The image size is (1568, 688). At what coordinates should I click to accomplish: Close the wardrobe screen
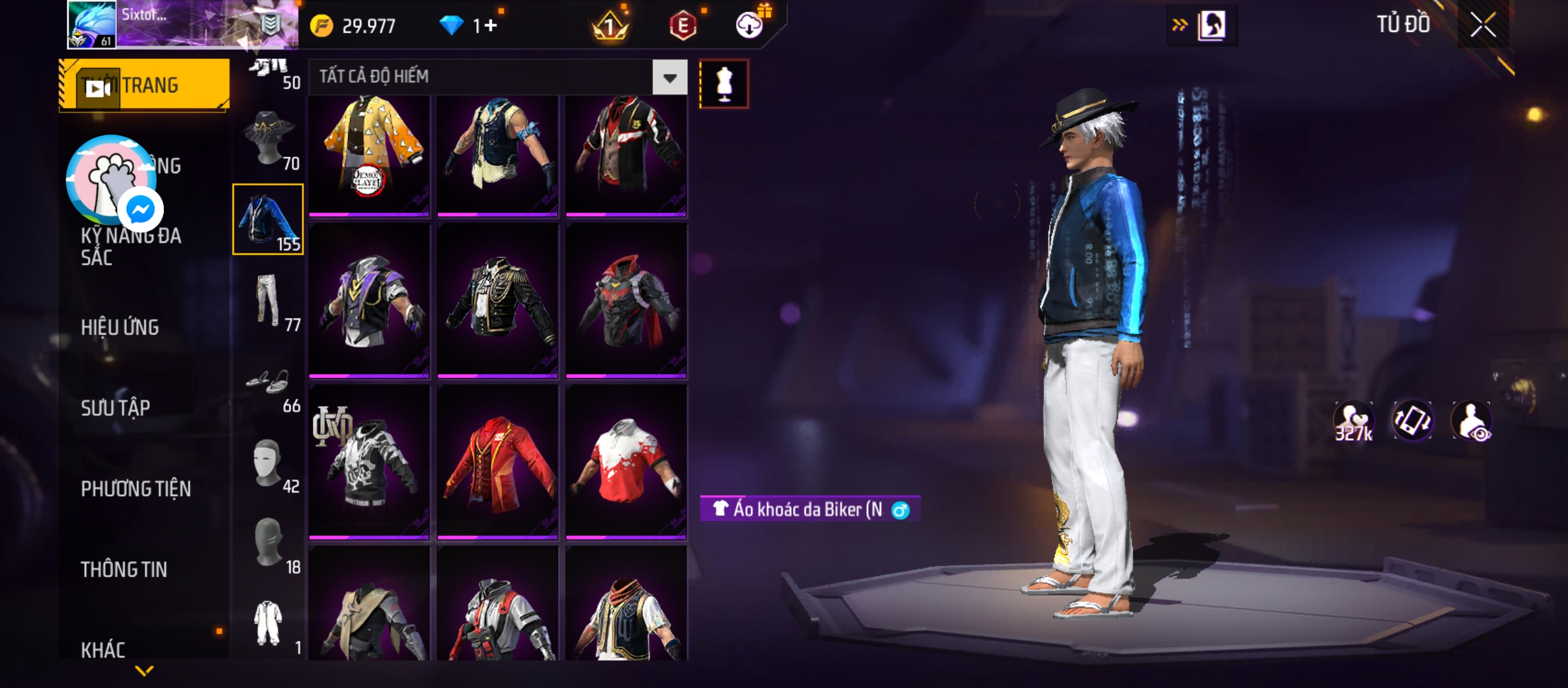[1483, 25]
